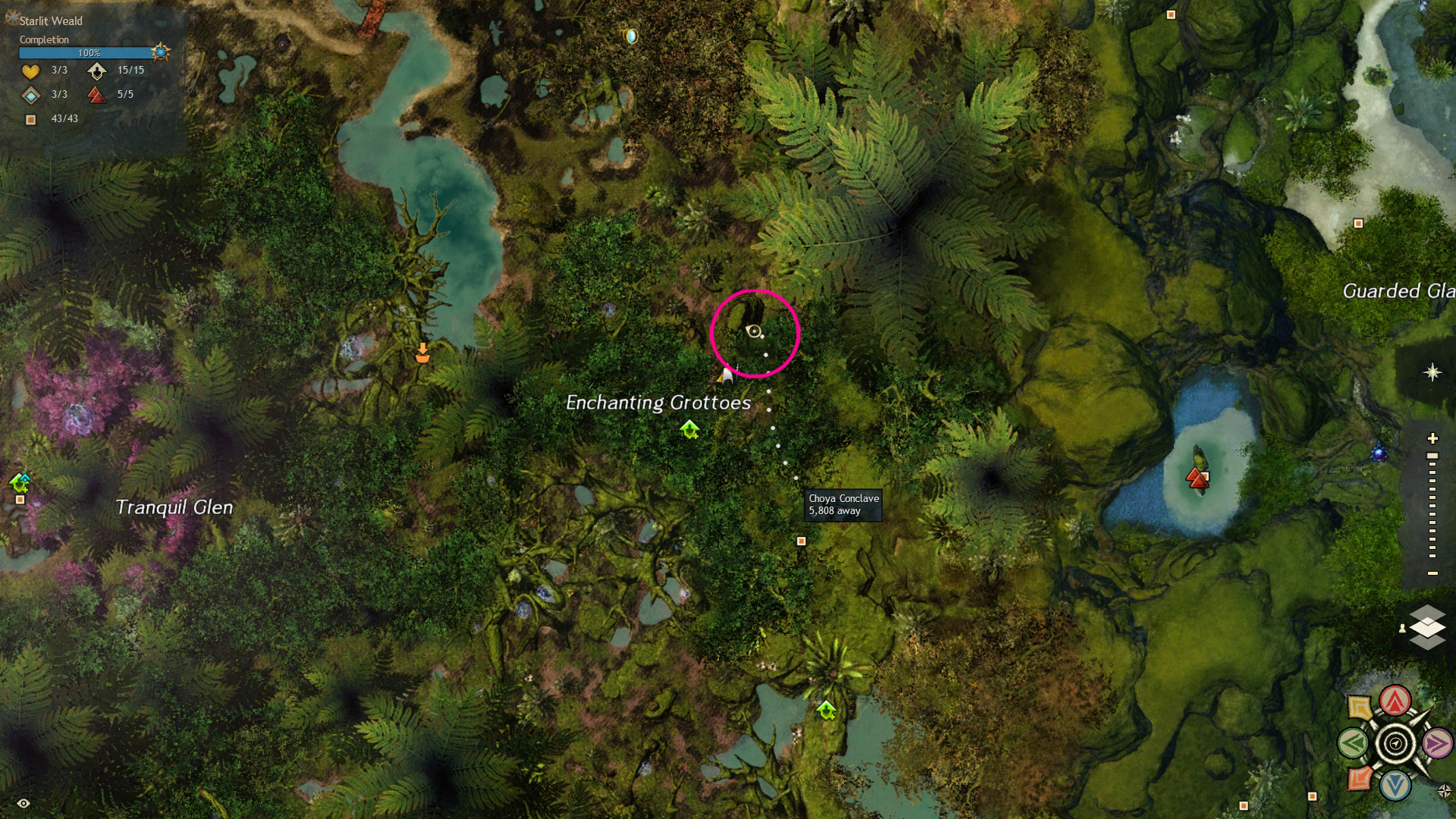Zoom out with the minus button
Screen dimensions: 1456x819
(1432, 573)
